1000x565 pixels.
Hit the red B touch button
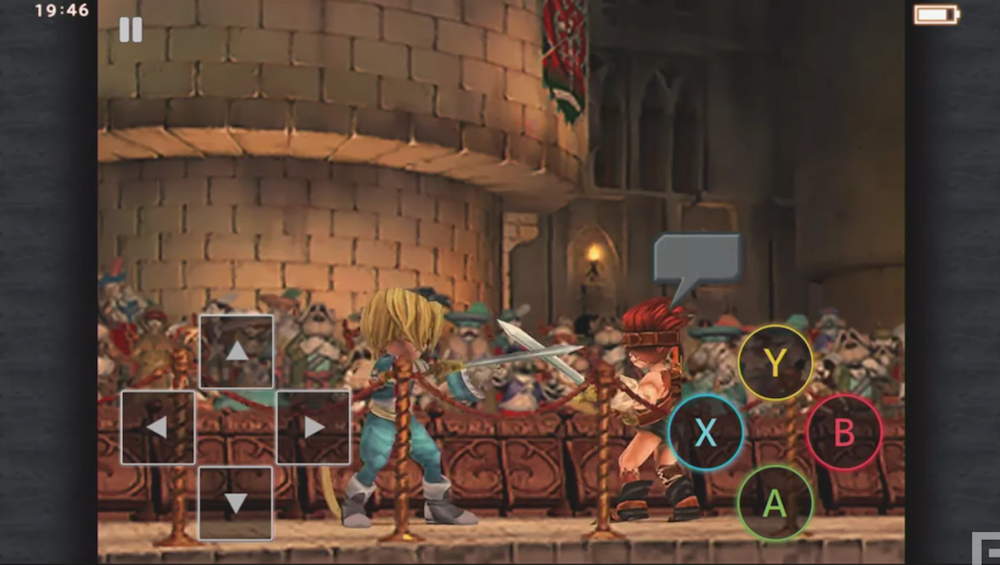[x=844, y=432]
